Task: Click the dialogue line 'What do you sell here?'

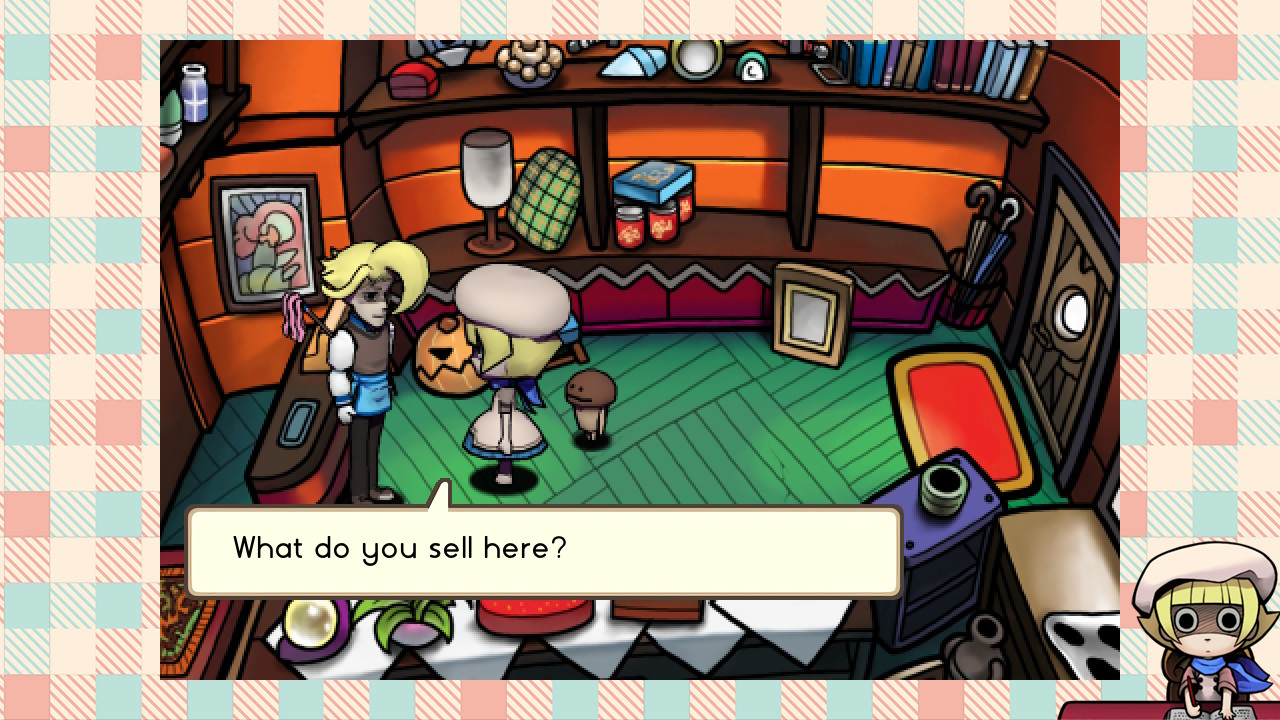Action: (399, 548)
